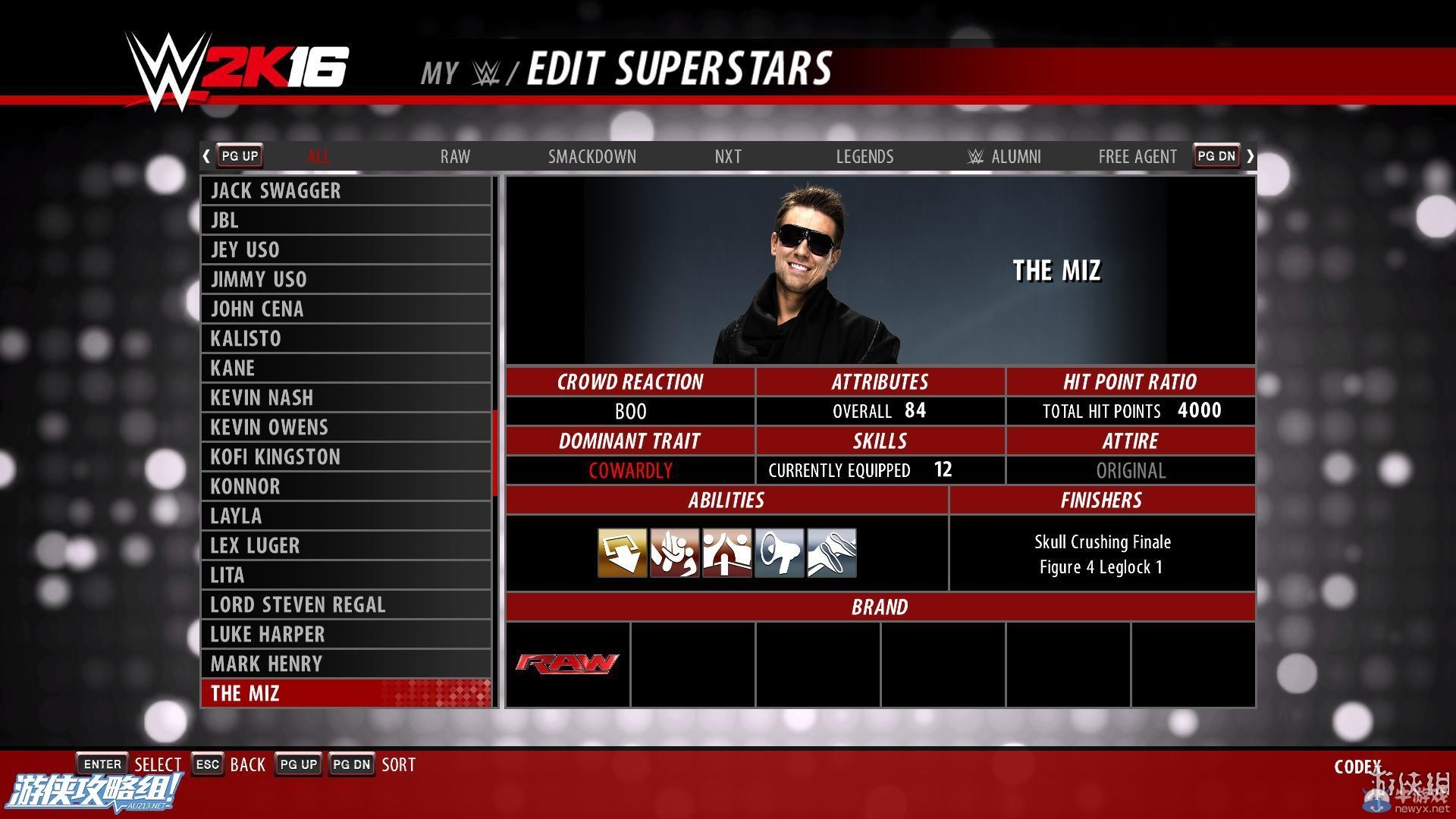Switch to the SMACKDOWN tab
The image size is (1456, 819).
[x=592, y=157]
